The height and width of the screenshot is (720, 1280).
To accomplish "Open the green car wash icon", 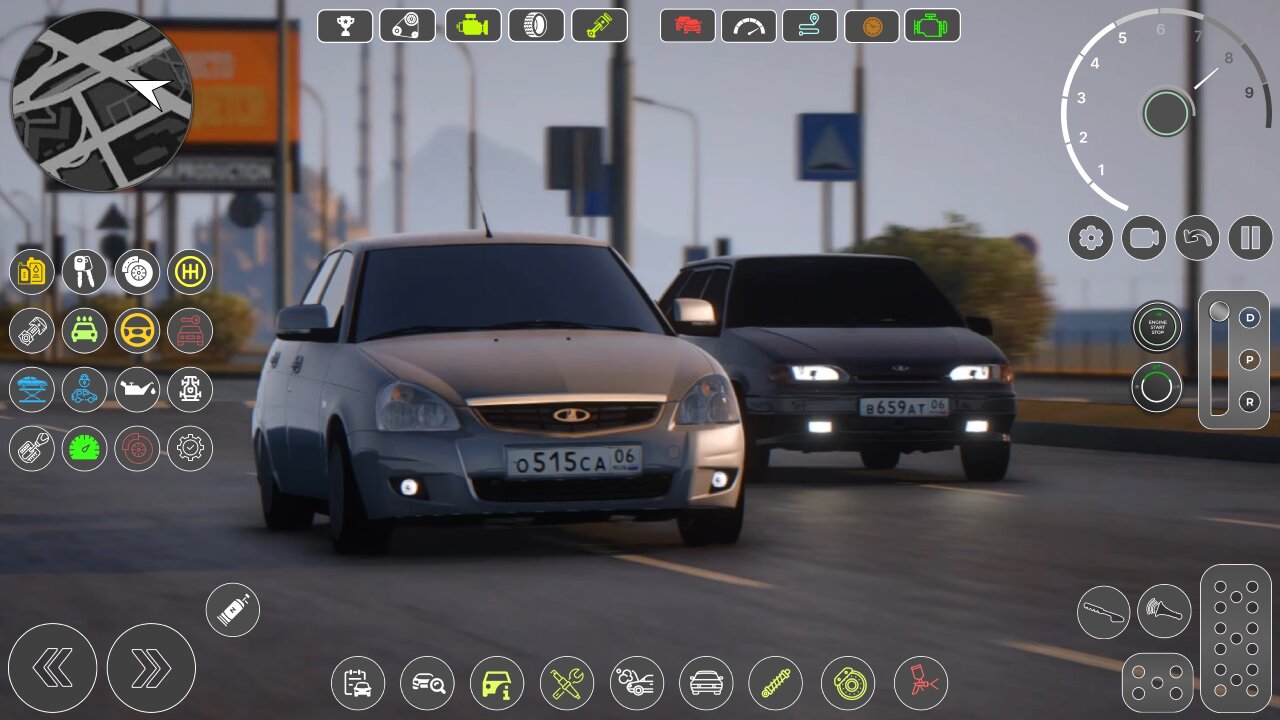I will coord(84,331).
